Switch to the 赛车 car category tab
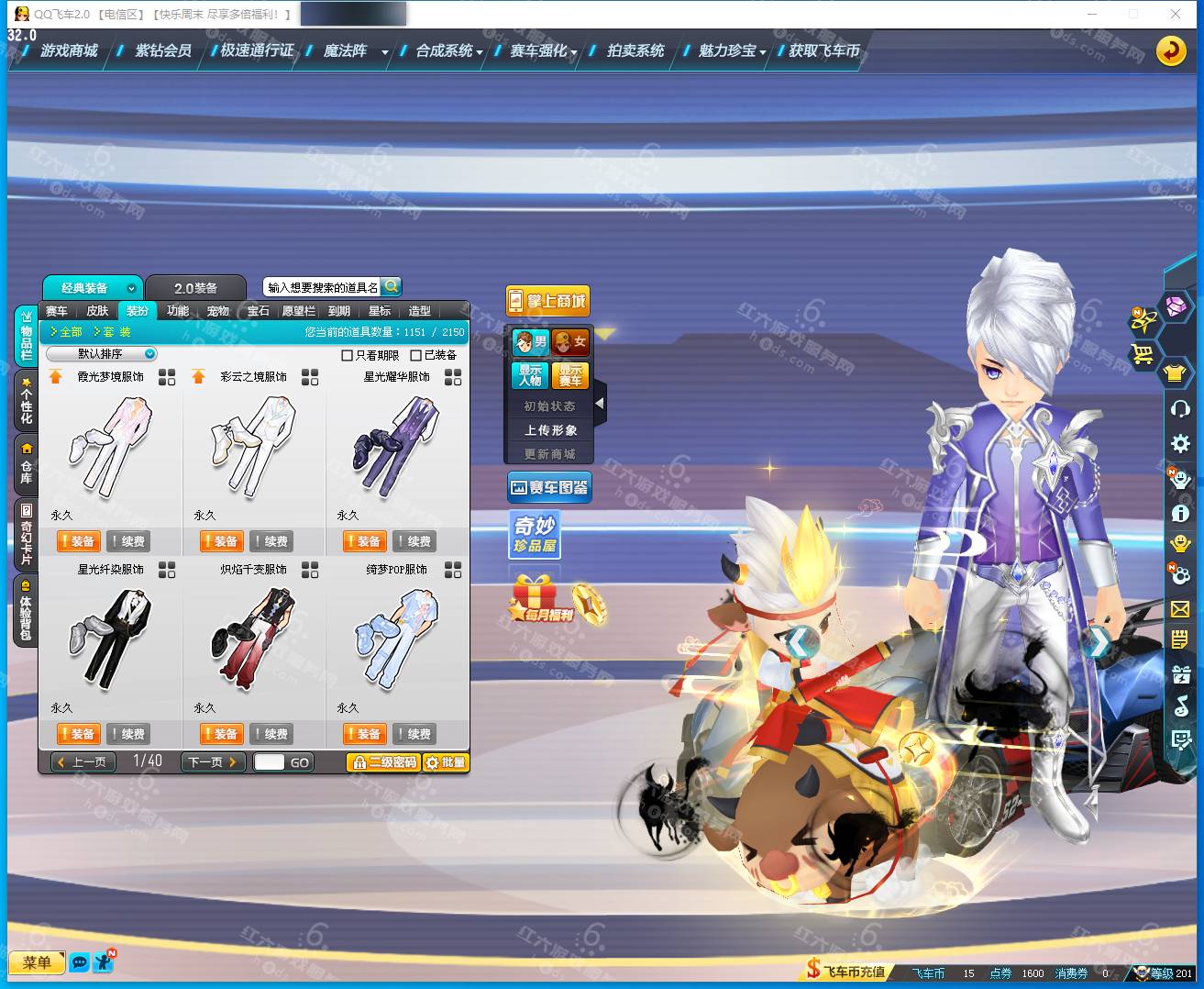 click(x=57, y=311)
